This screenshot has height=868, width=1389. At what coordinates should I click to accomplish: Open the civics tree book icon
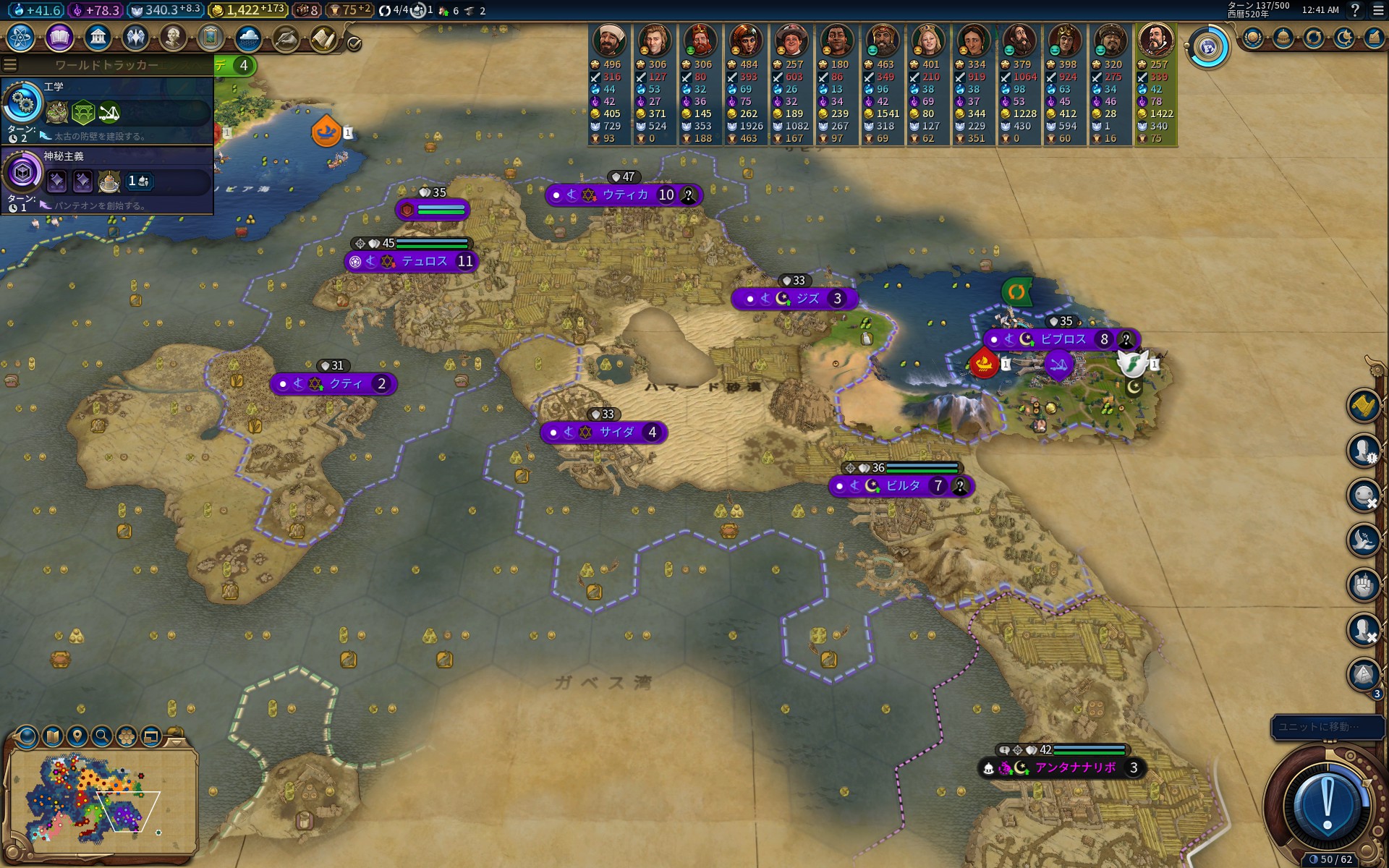tap(59, 37)
